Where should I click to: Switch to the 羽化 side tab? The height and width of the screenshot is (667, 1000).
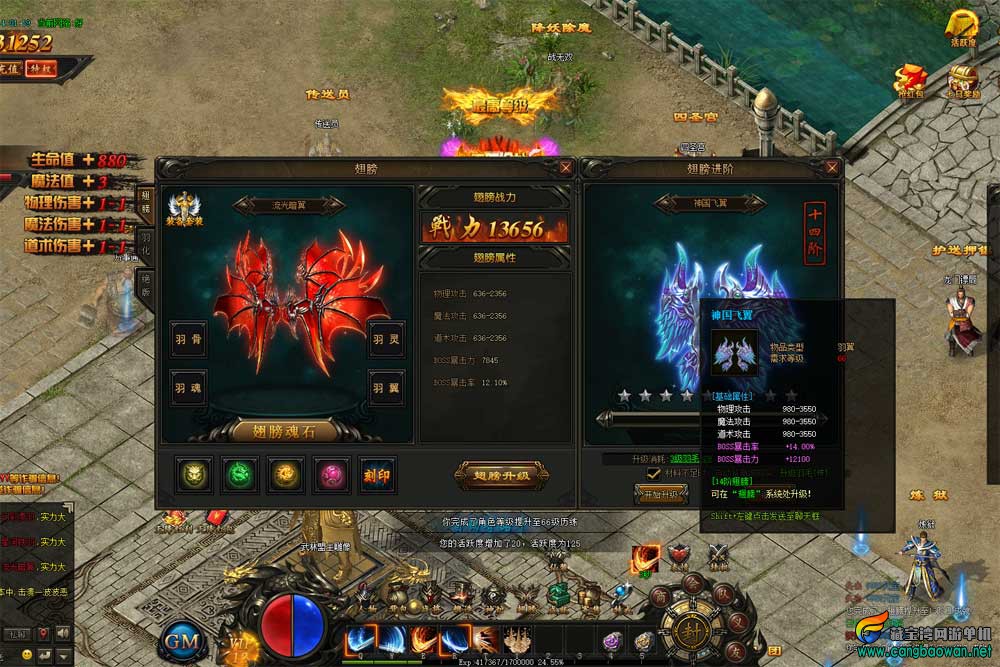(145, 245)
